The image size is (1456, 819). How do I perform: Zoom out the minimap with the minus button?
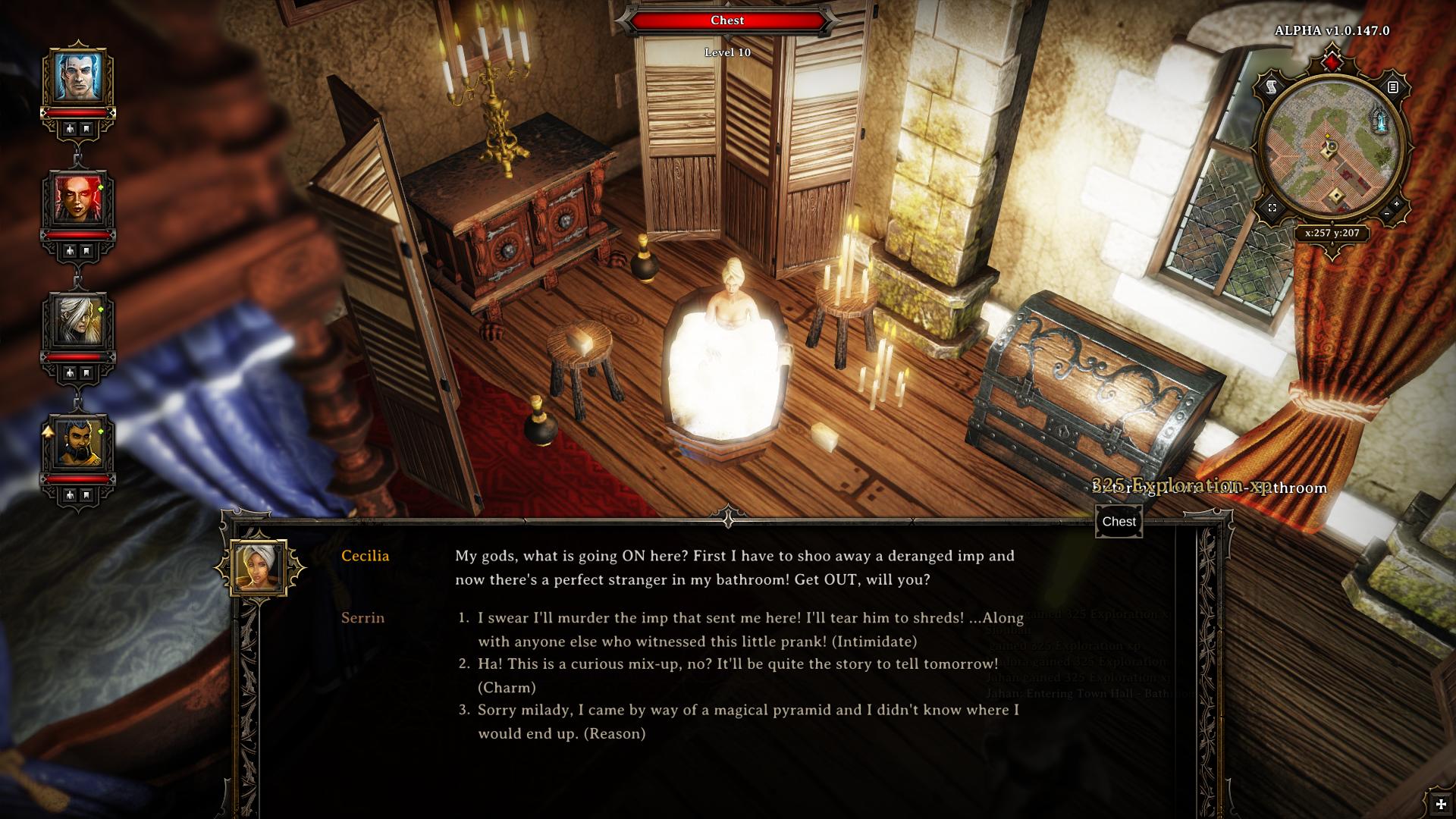(1386, 215)
